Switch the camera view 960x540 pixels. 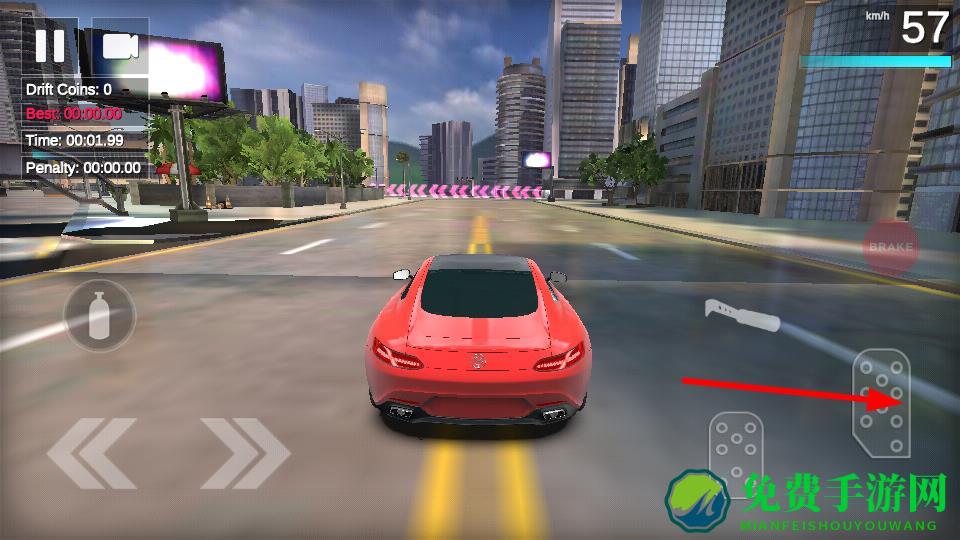pos(119,46)
